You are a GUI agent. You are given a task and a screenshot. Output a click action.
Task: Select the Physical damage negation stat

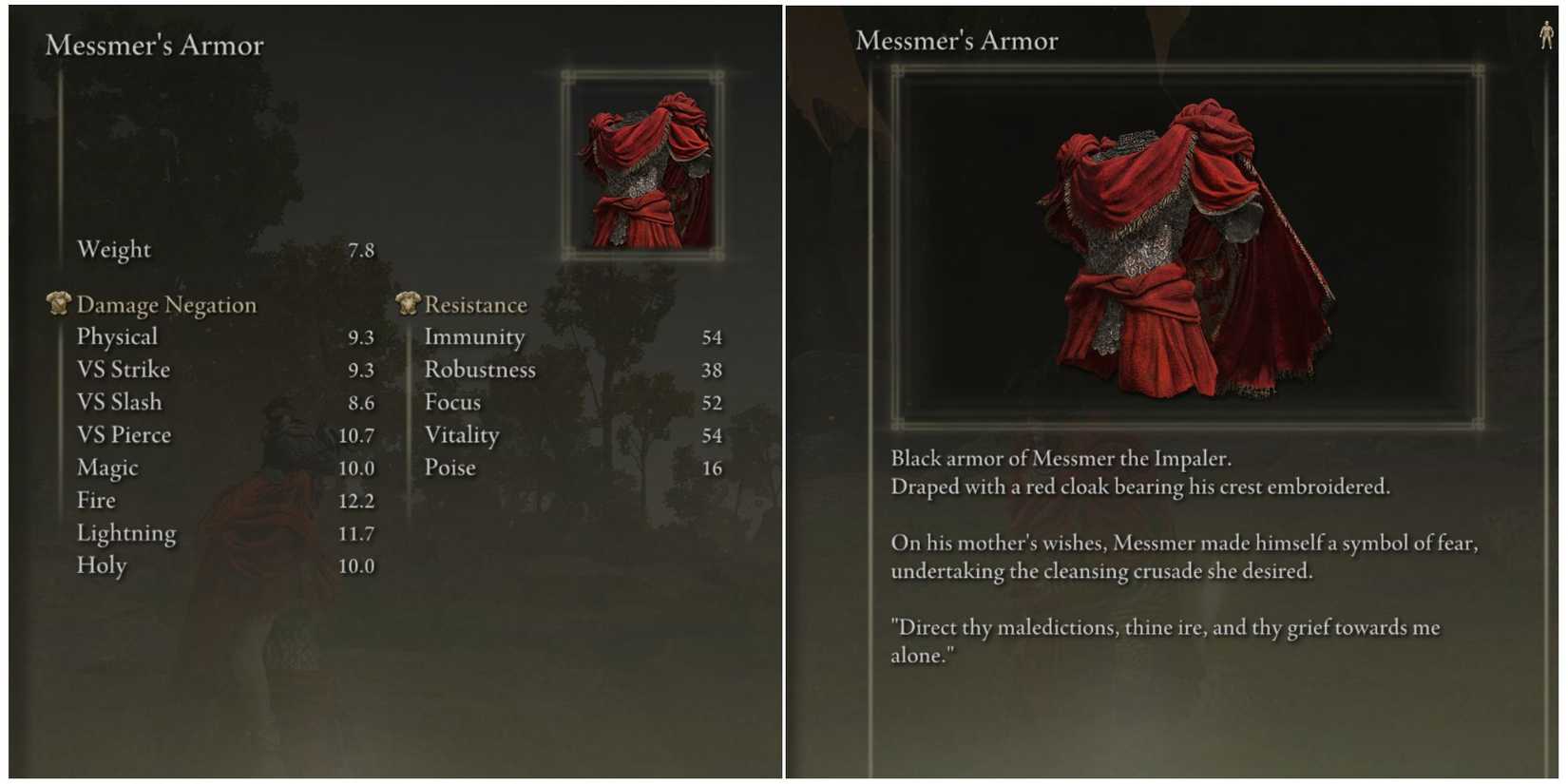coord(118,336)
